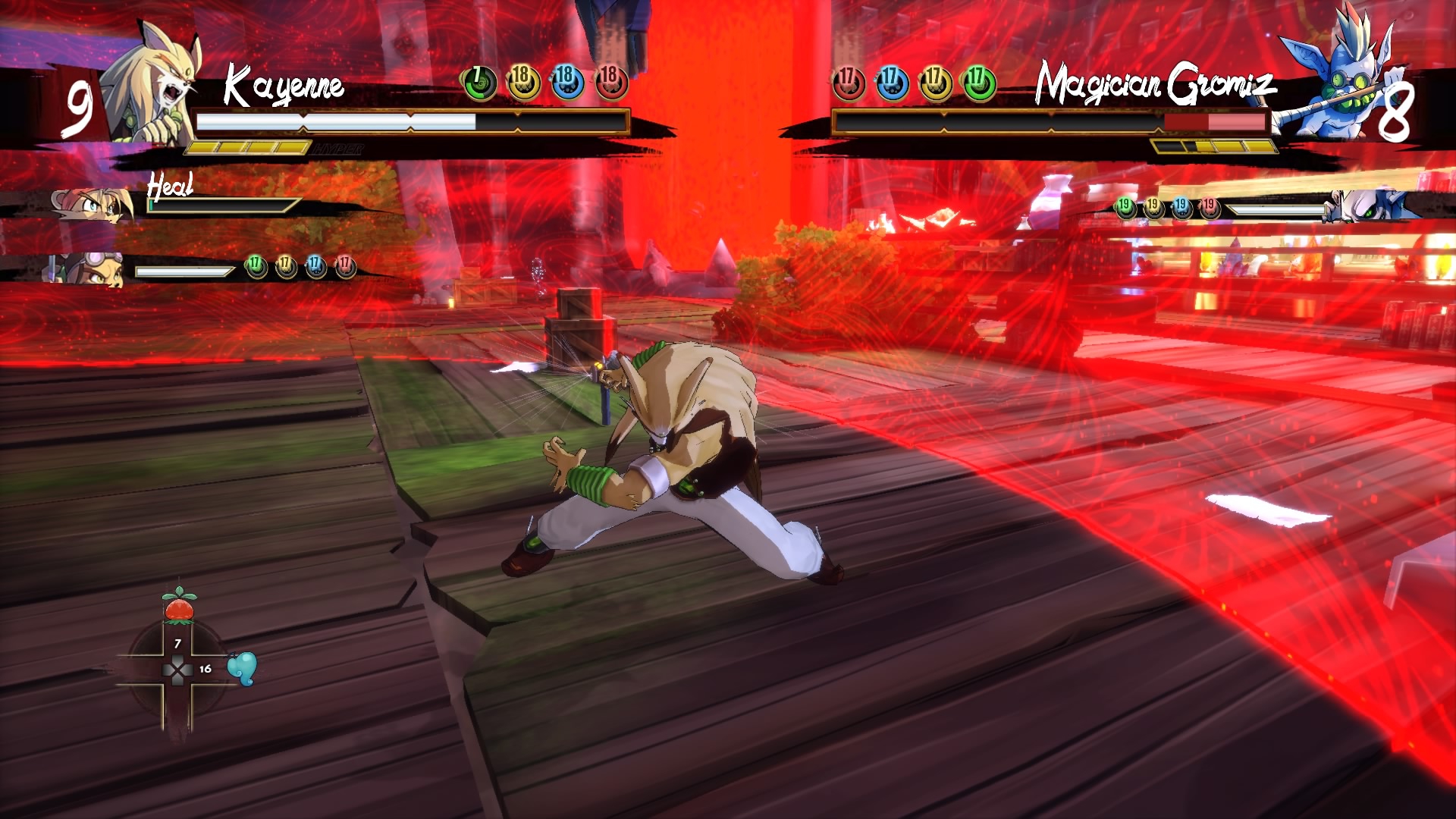
Task: Choose the goggles-wearing partner portrait
Action: (89, 269)
